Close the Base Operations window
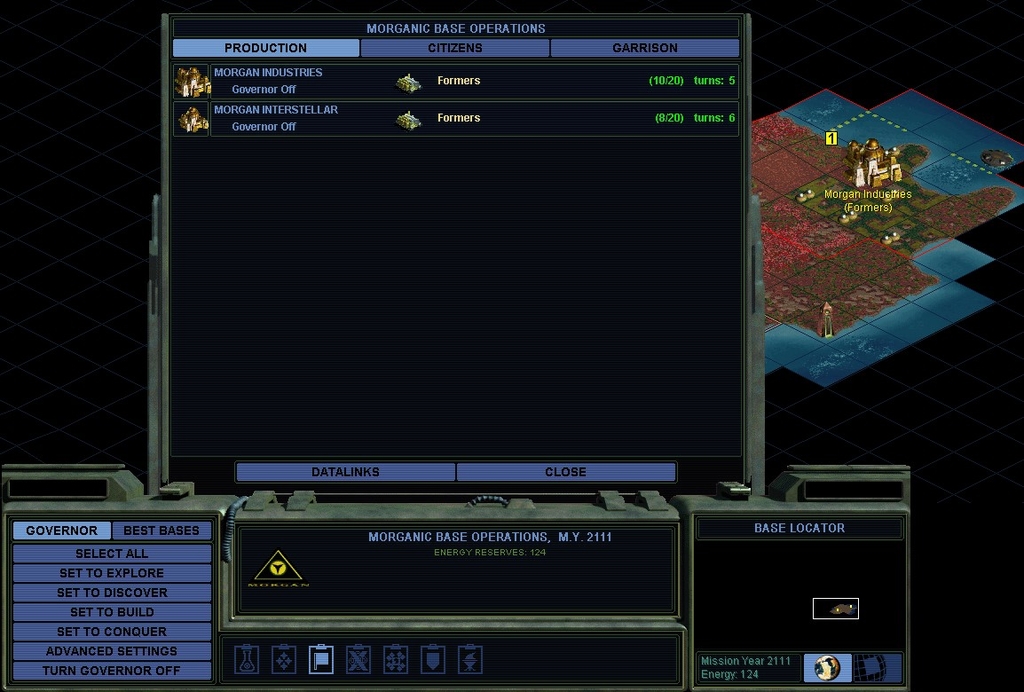The height and width of the screenshot is (692, 1024). point(566,472)
